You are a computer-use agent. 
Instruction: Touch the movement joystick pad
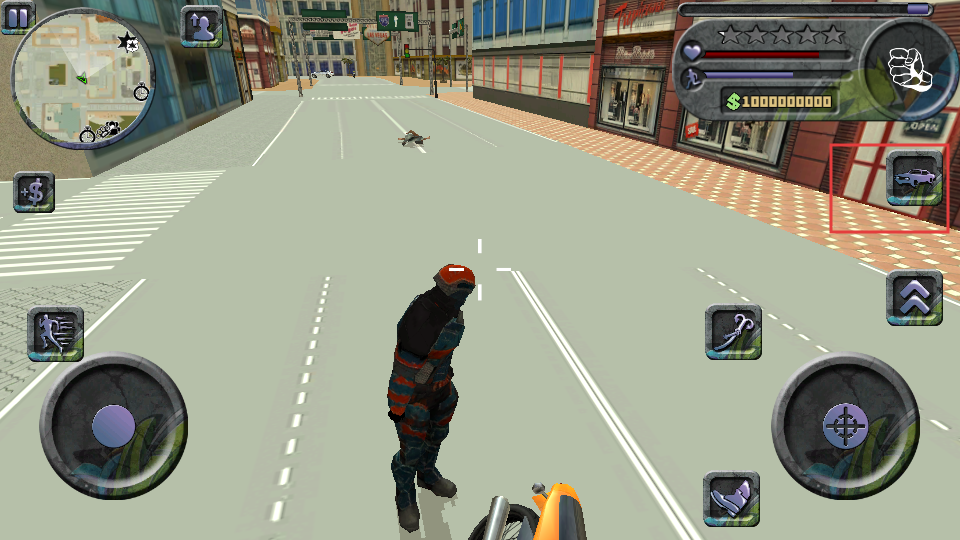(x=113, y=426)
